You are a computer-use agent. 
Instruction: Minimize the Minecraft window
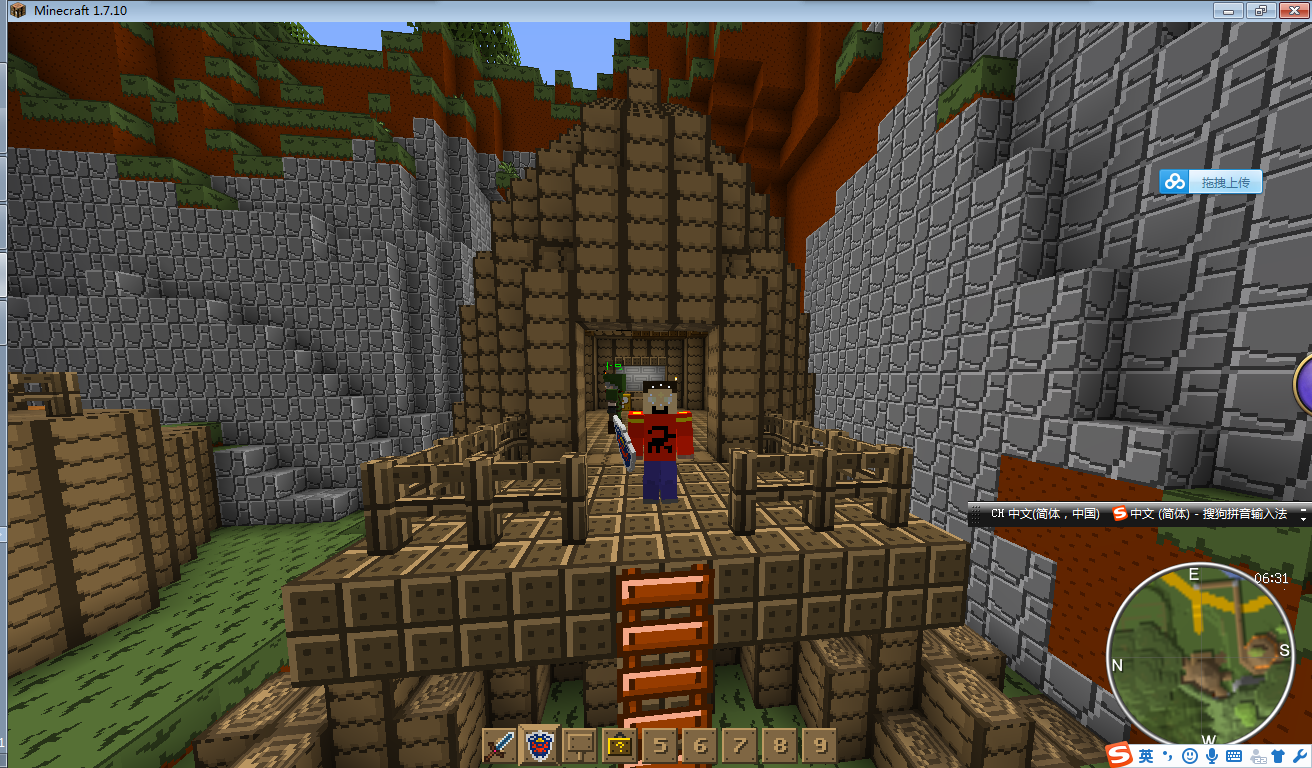click(1228, 10)
